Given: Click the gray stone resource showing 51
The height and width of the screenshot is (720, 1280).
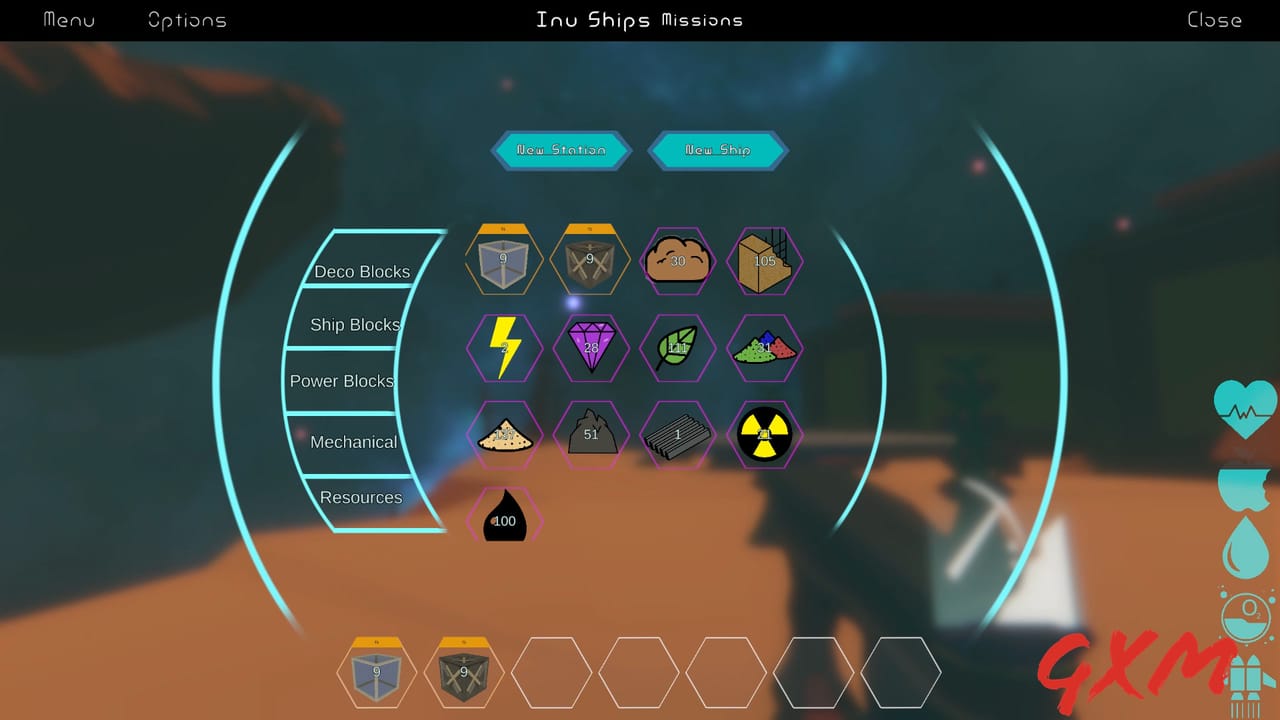Looking at the screenshot, I should pyautogui.click(x=591, y=435).
